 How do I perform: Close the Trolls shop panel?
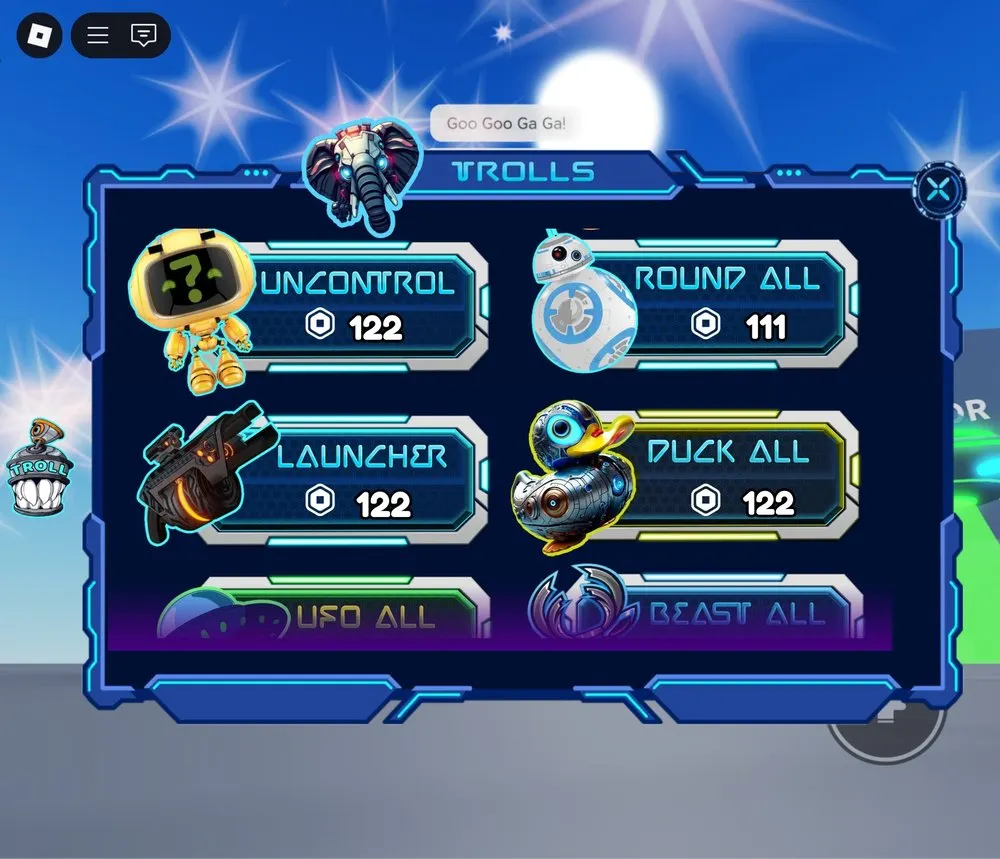click(939, 191)
